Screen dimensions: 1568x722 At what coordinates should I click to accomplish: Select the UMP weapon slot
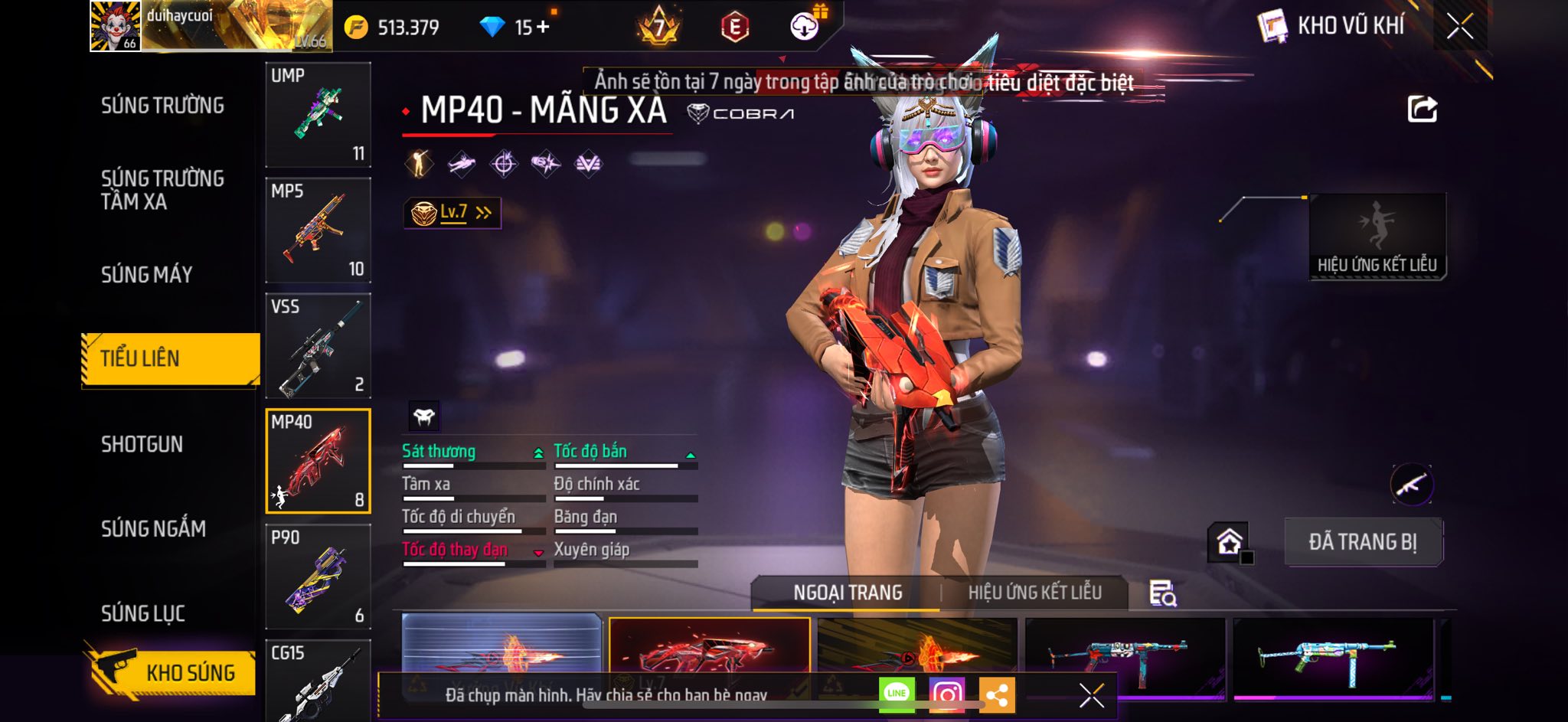point(318,115)
